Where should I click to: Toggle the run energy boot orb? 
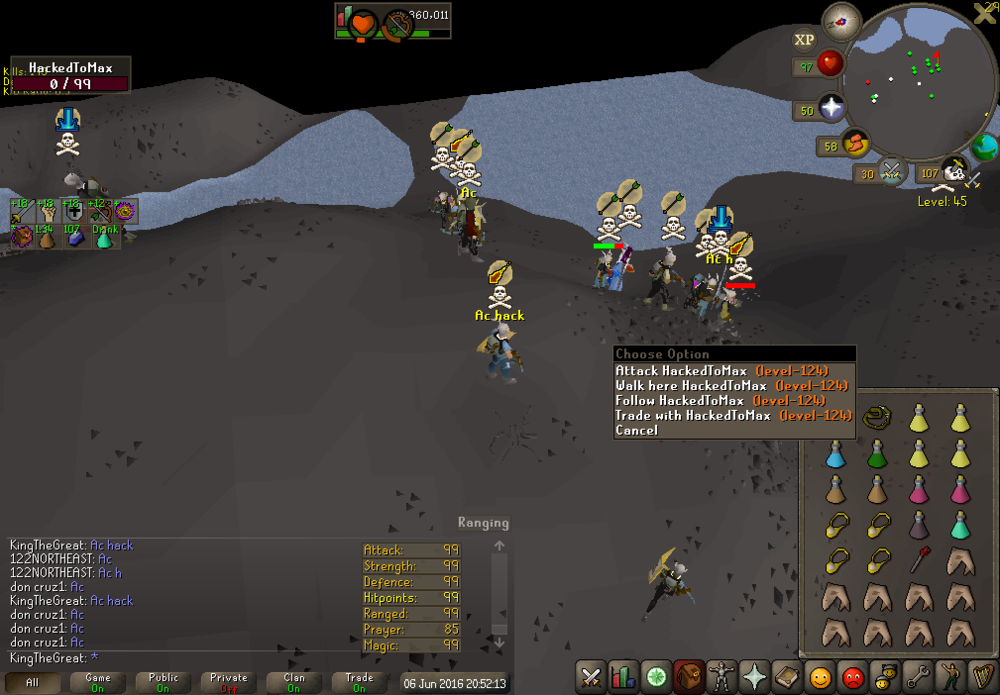point(856,146)
